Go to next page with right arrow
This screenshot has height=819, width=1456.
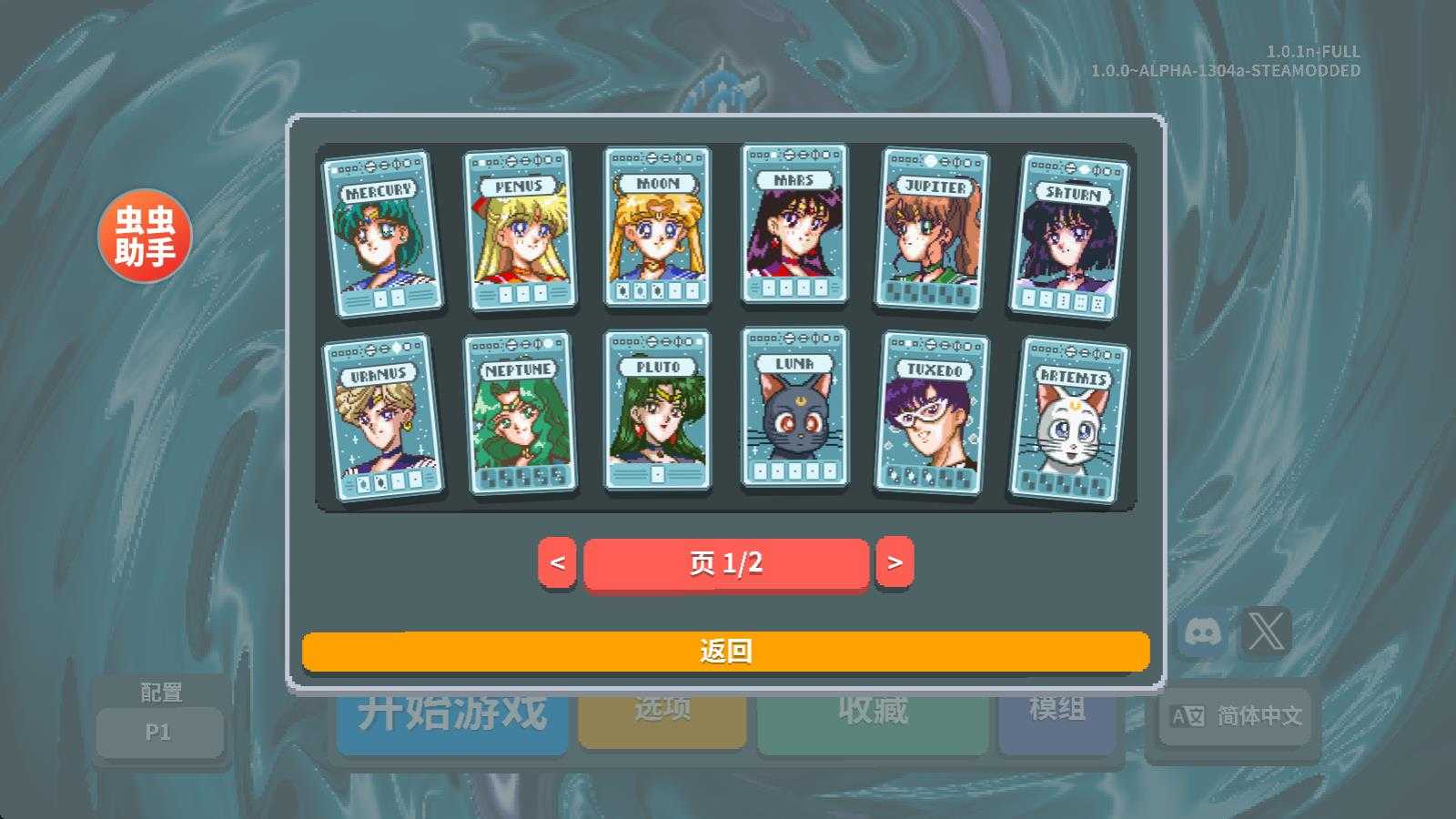(894, 563)
